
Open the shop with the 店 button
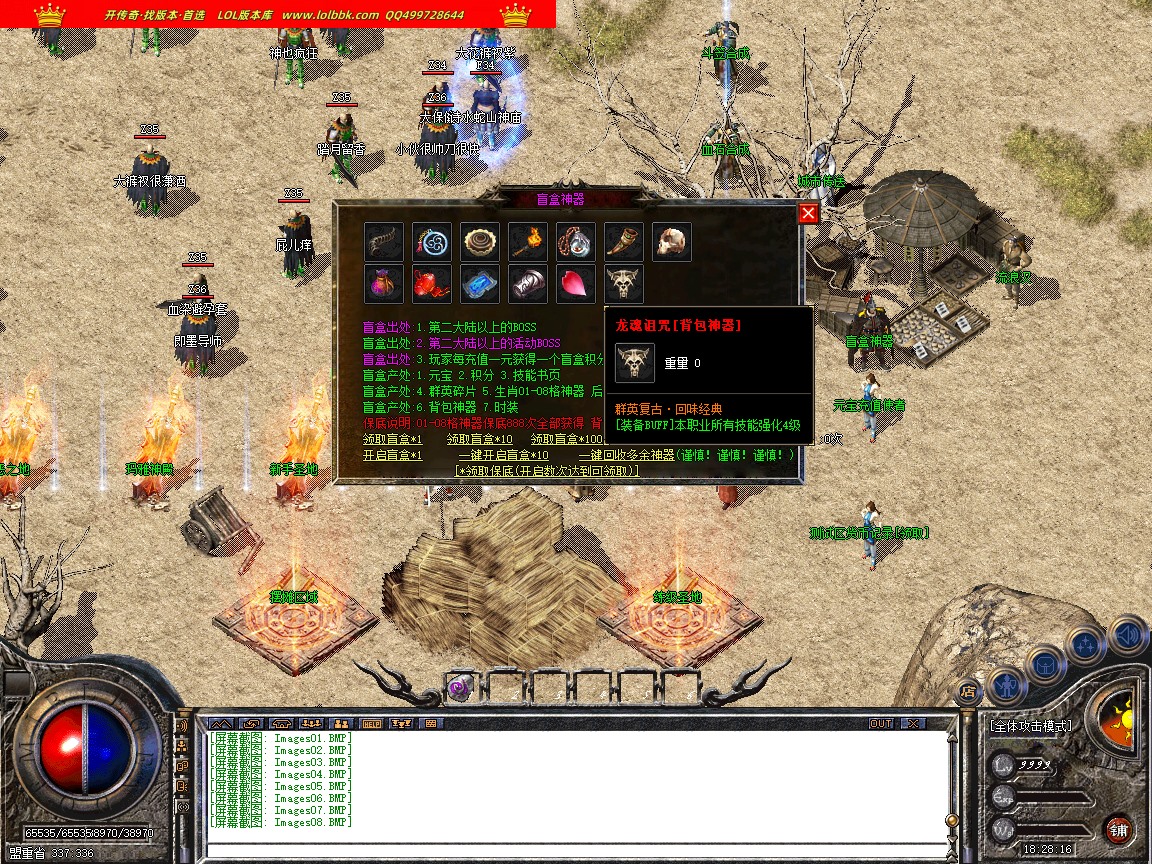tap(968, 690)
